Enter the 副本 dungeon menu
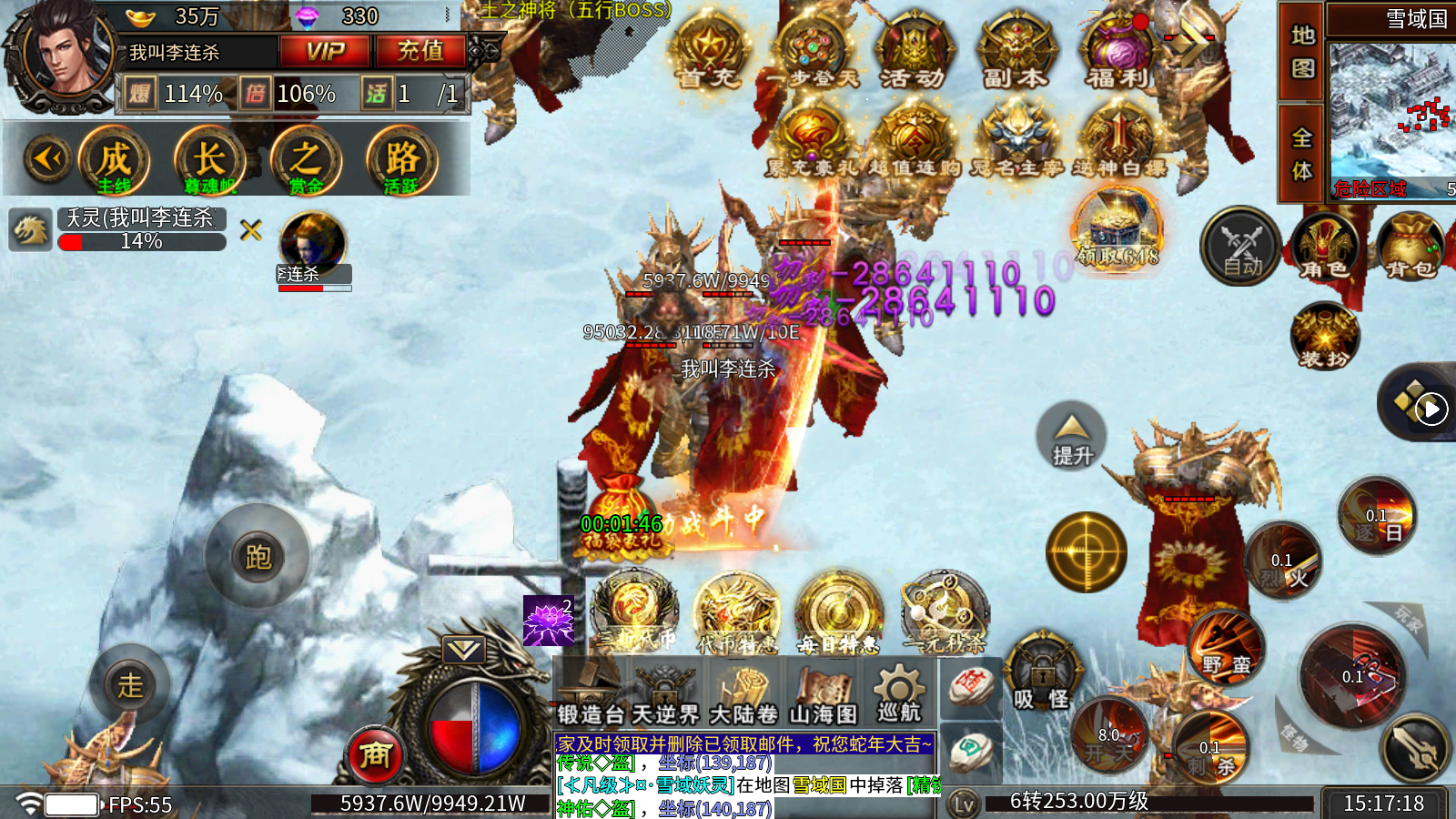Viewport: 1456px width, 819px height. 1015,53
